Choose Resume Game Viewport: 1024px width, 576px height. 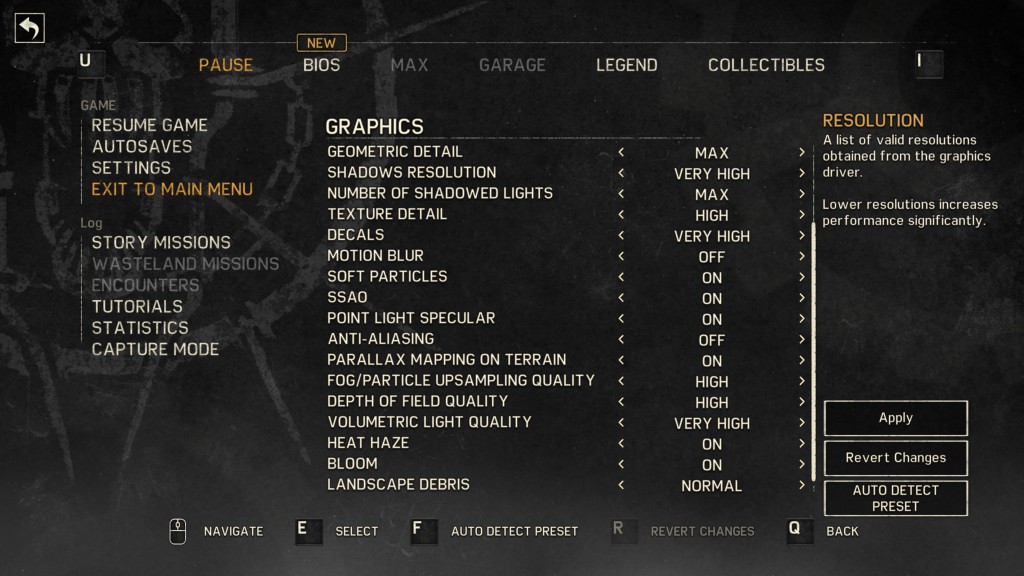point(149,125)
